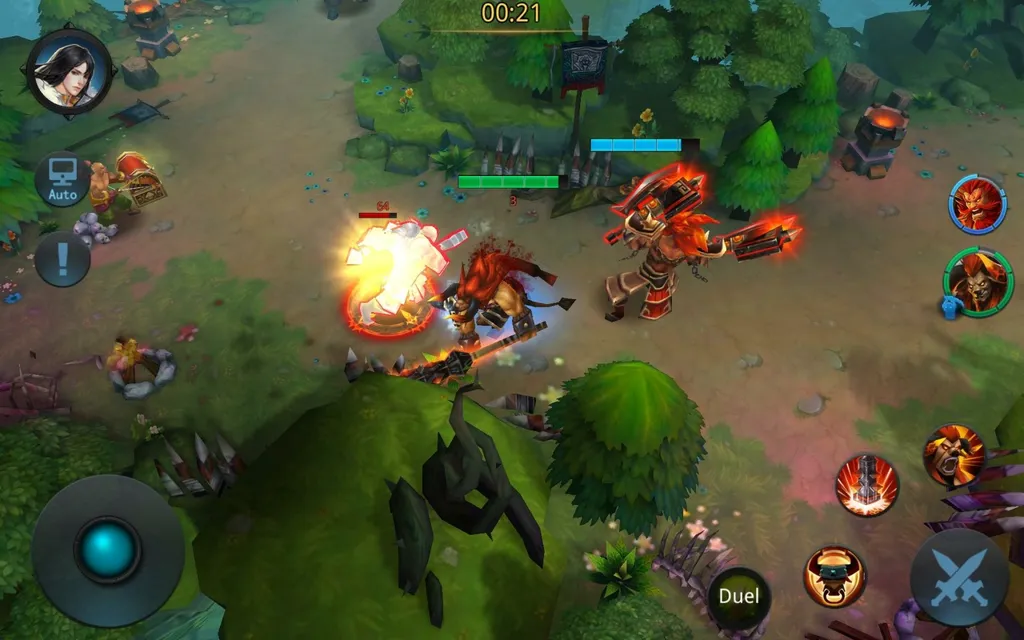The width and height of the screenshot is (1024, 640).
Task: Select the red-bearded hero with blue ring
Action: pos(976,205)
